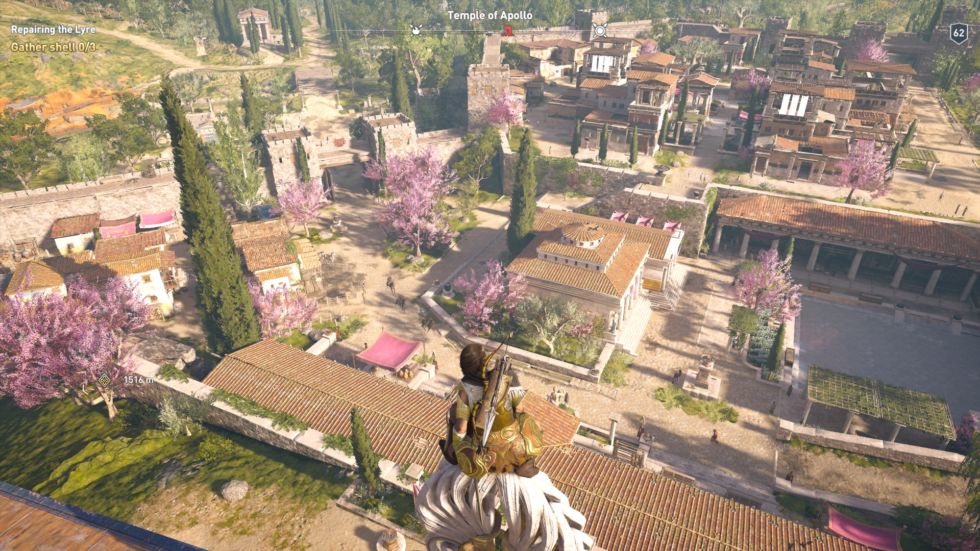980x551 pixels.
Task: Select the diamond quest marker showing 1516 m
Action: click(x=103, y=380)
